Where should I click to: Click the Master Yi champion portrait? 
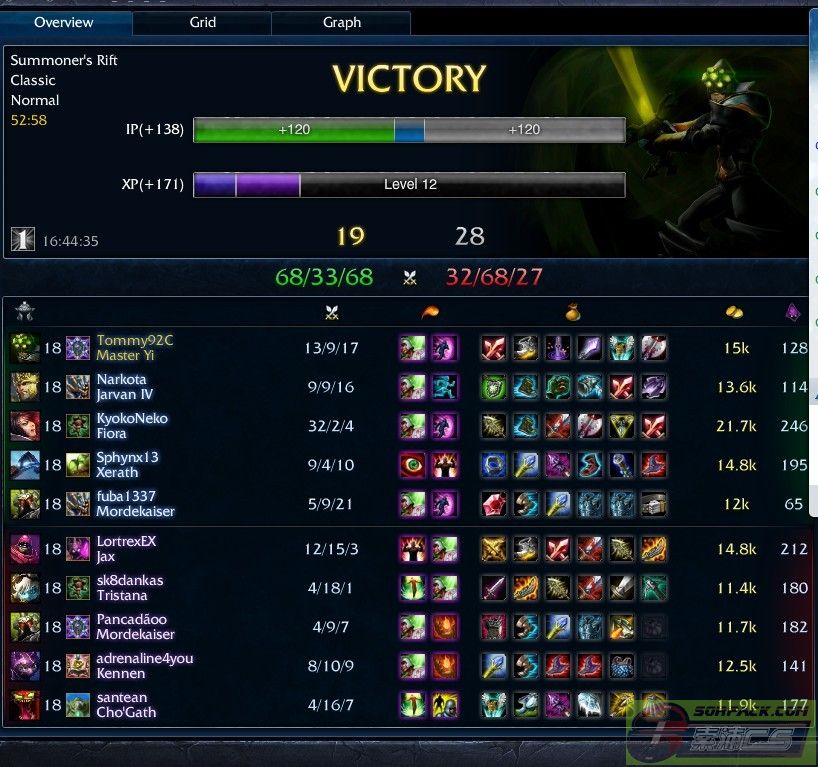coord(25,348)
